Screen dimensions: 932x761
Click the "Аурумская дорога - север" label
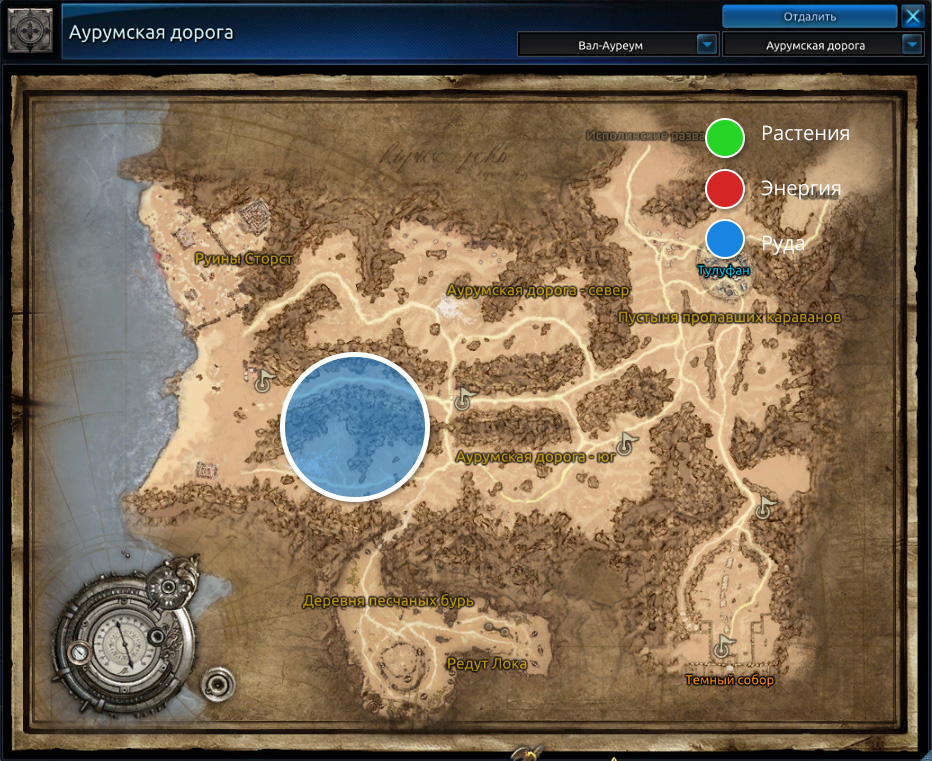click(x=539, y=290)
